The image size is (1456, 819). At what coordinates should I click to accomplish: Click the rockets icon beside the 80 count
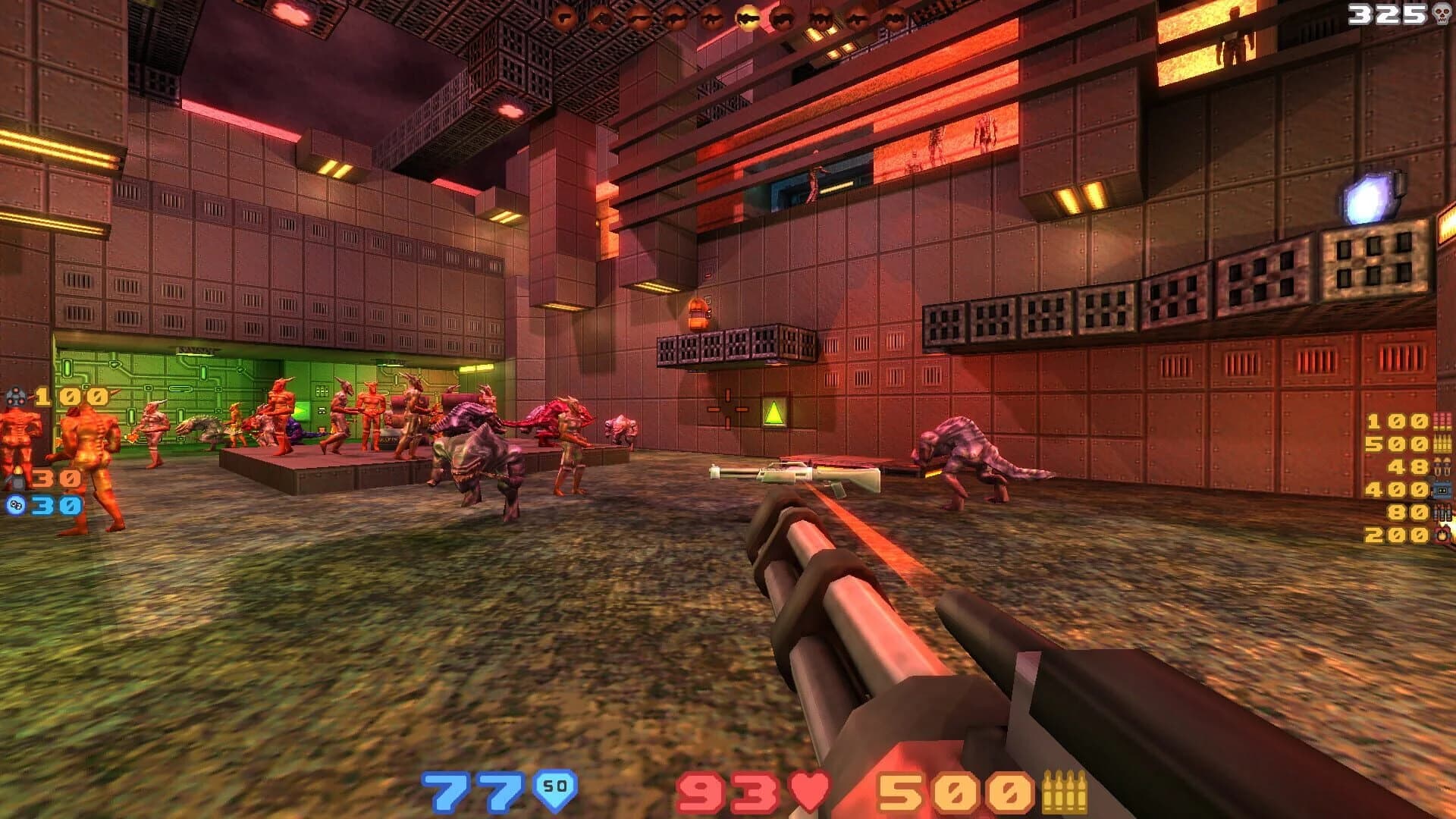coord(1441,513)
